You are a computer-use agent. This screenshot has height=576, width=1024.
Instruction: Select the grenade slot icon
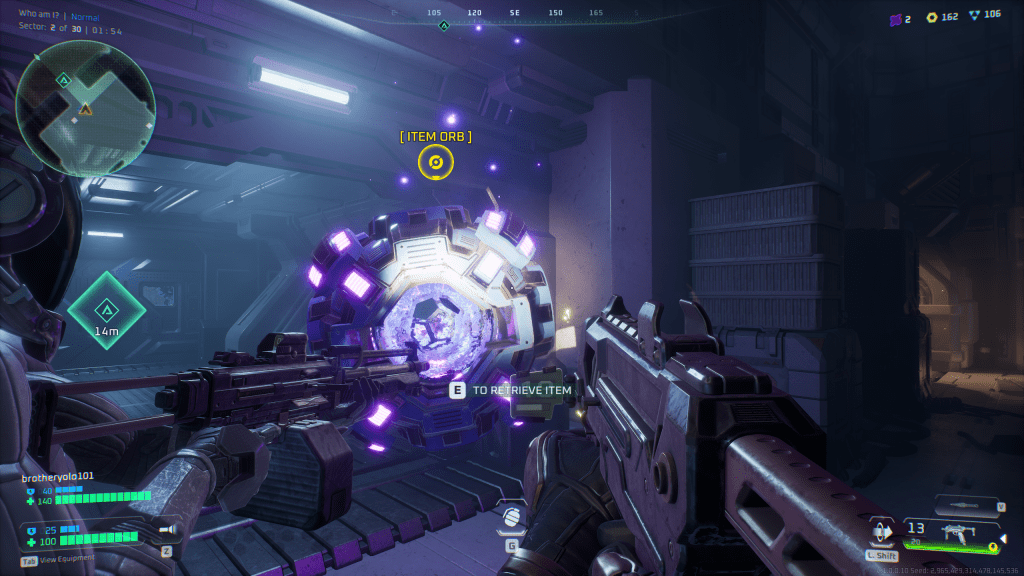point(511,516)
